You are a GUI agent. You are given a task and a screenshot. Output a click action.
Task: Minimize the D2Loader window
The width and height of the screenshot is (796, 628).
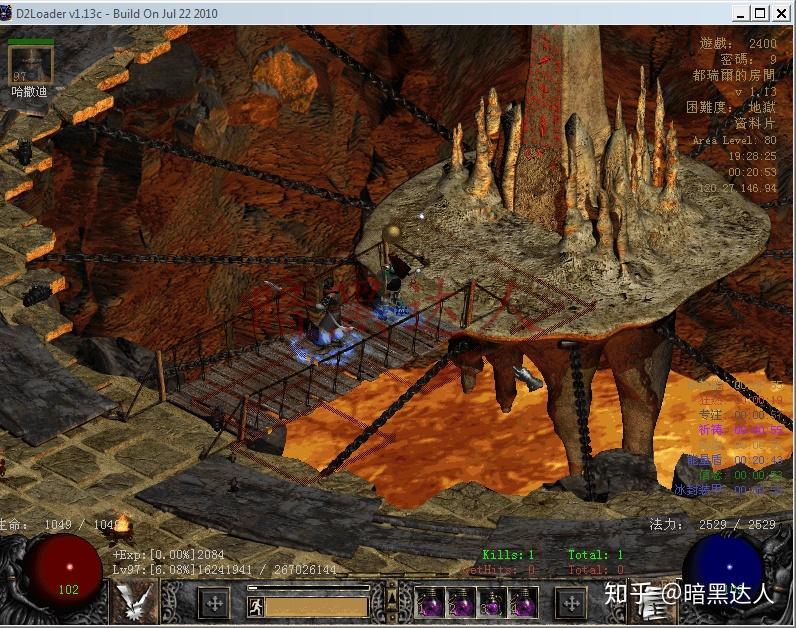point(740,13)
